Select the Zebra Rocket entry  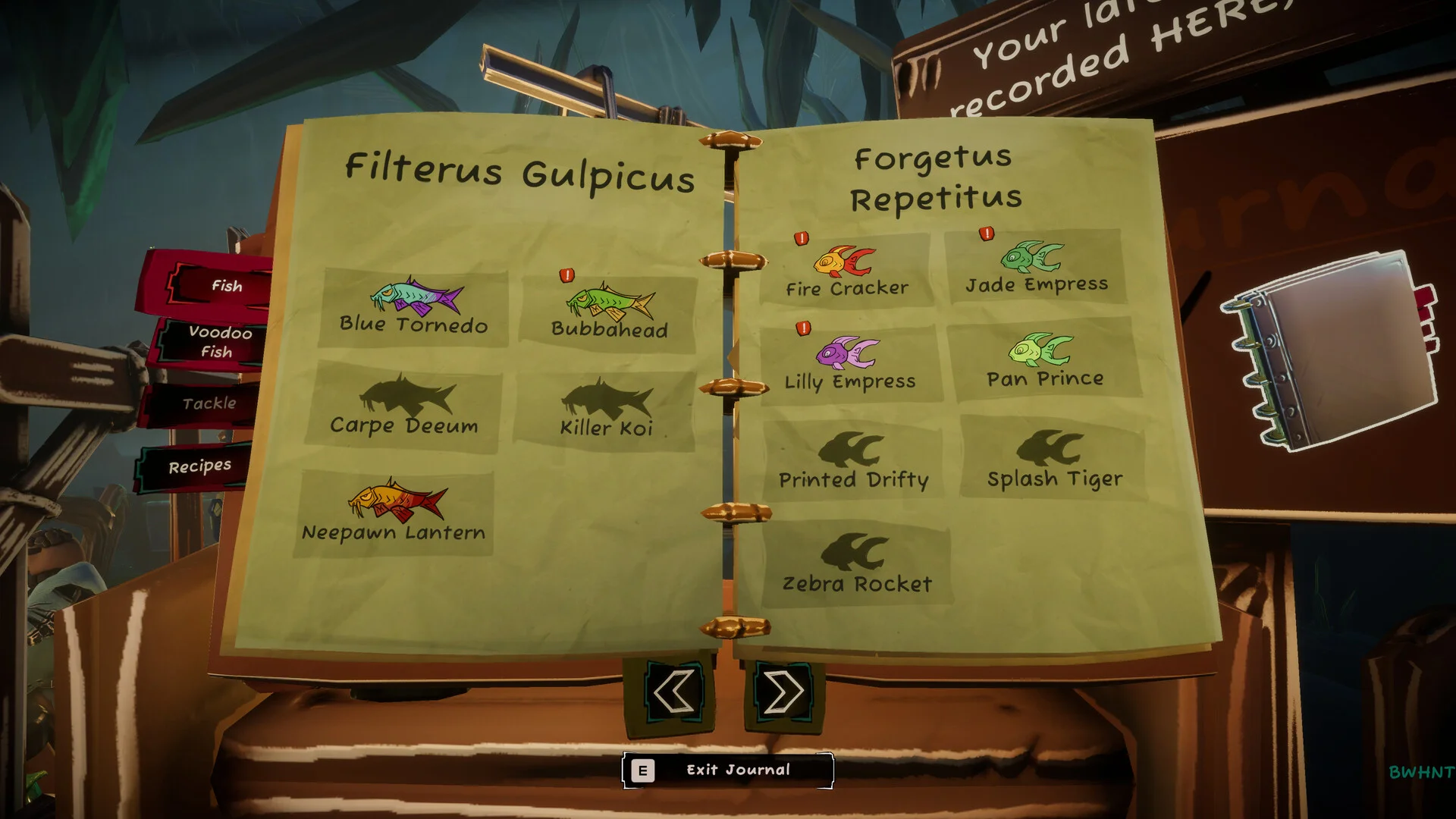point(857,562)
